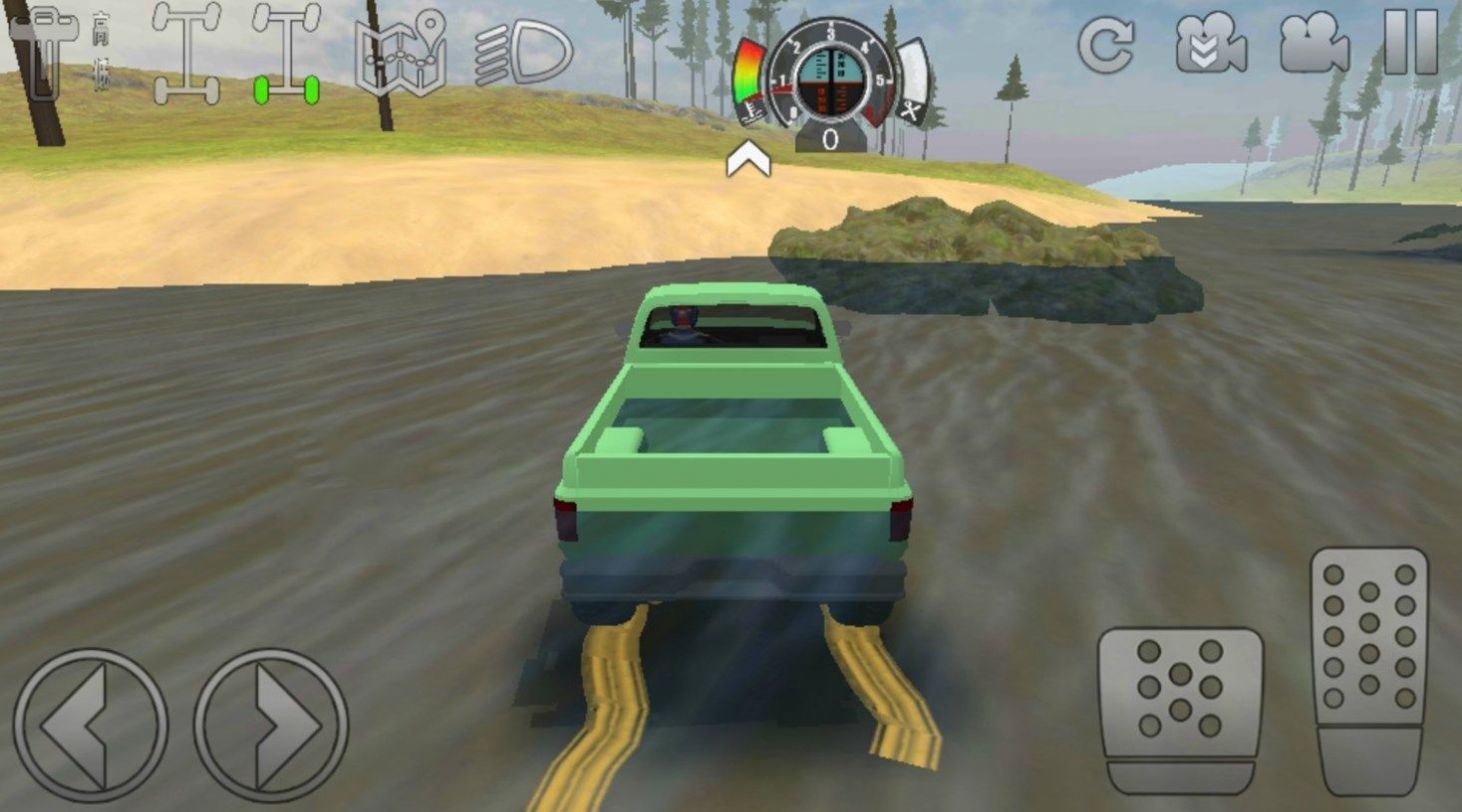Lower the camera with the chevron camera icon
Viewport: 1462px width, 812px height.
click(x=1210, y=44)
